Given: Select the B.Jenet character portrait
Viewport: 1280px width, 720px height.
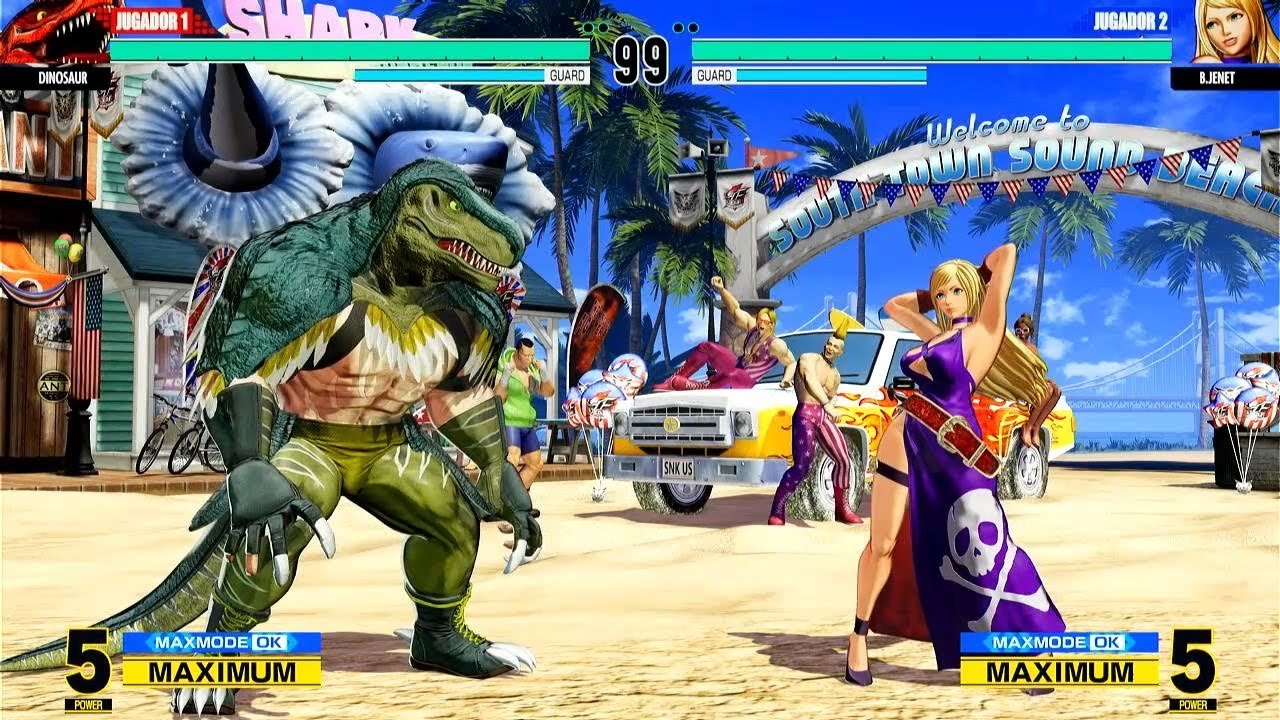Looking at the screenshot, I should coord(1230,32).
